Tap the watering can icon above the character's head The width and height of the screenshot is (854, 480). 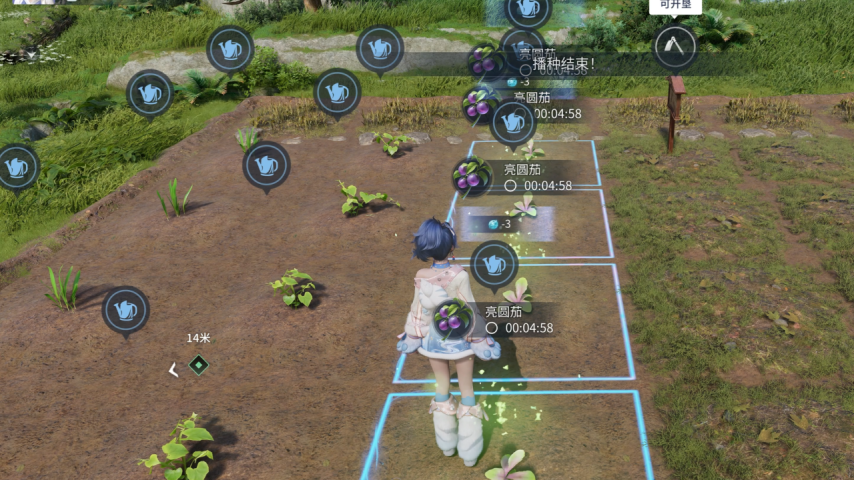point(494,264)
